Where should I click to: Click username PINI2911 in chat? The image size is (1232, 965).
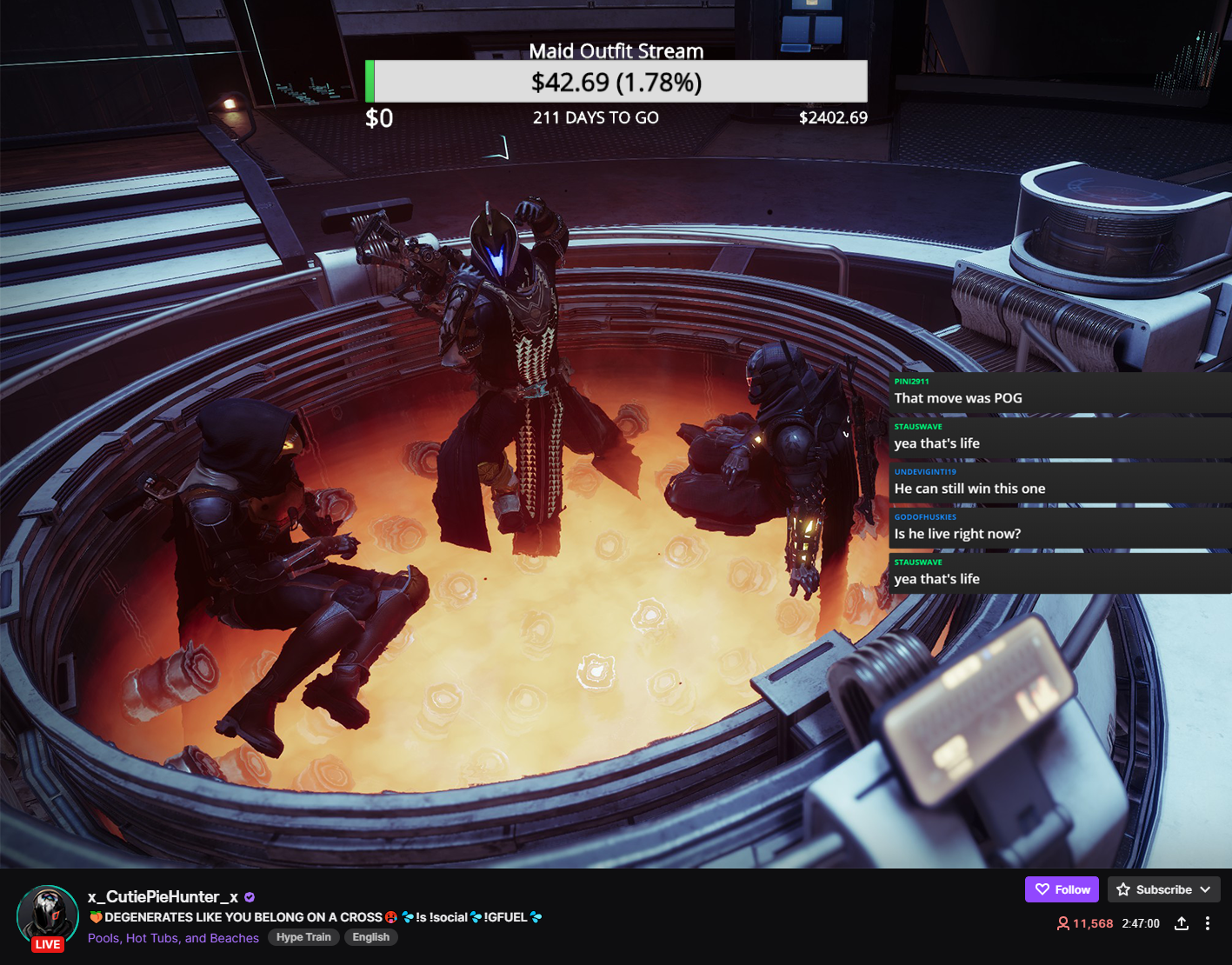point(911,381)
